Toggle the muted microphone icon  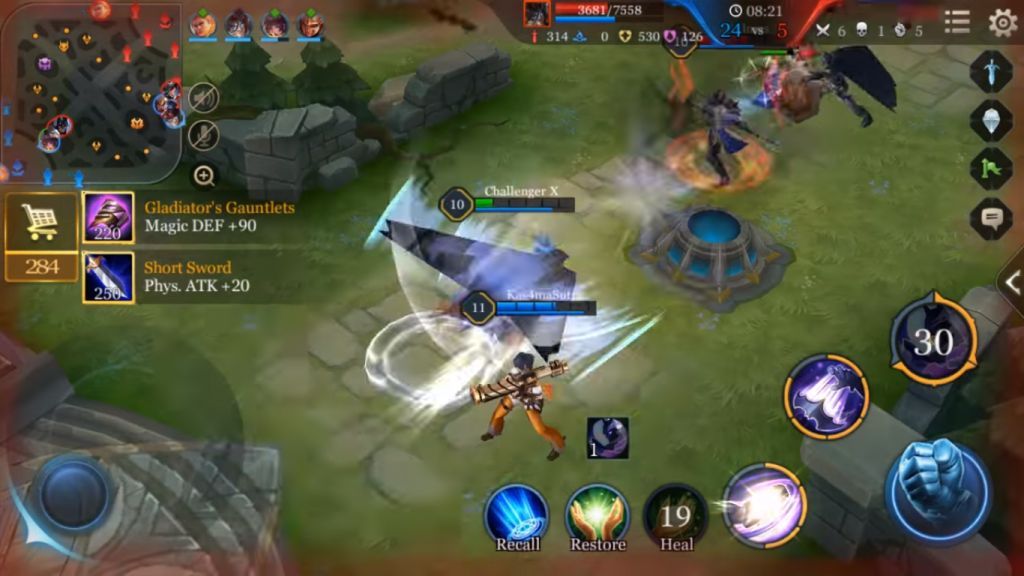[x=204, y=135]
